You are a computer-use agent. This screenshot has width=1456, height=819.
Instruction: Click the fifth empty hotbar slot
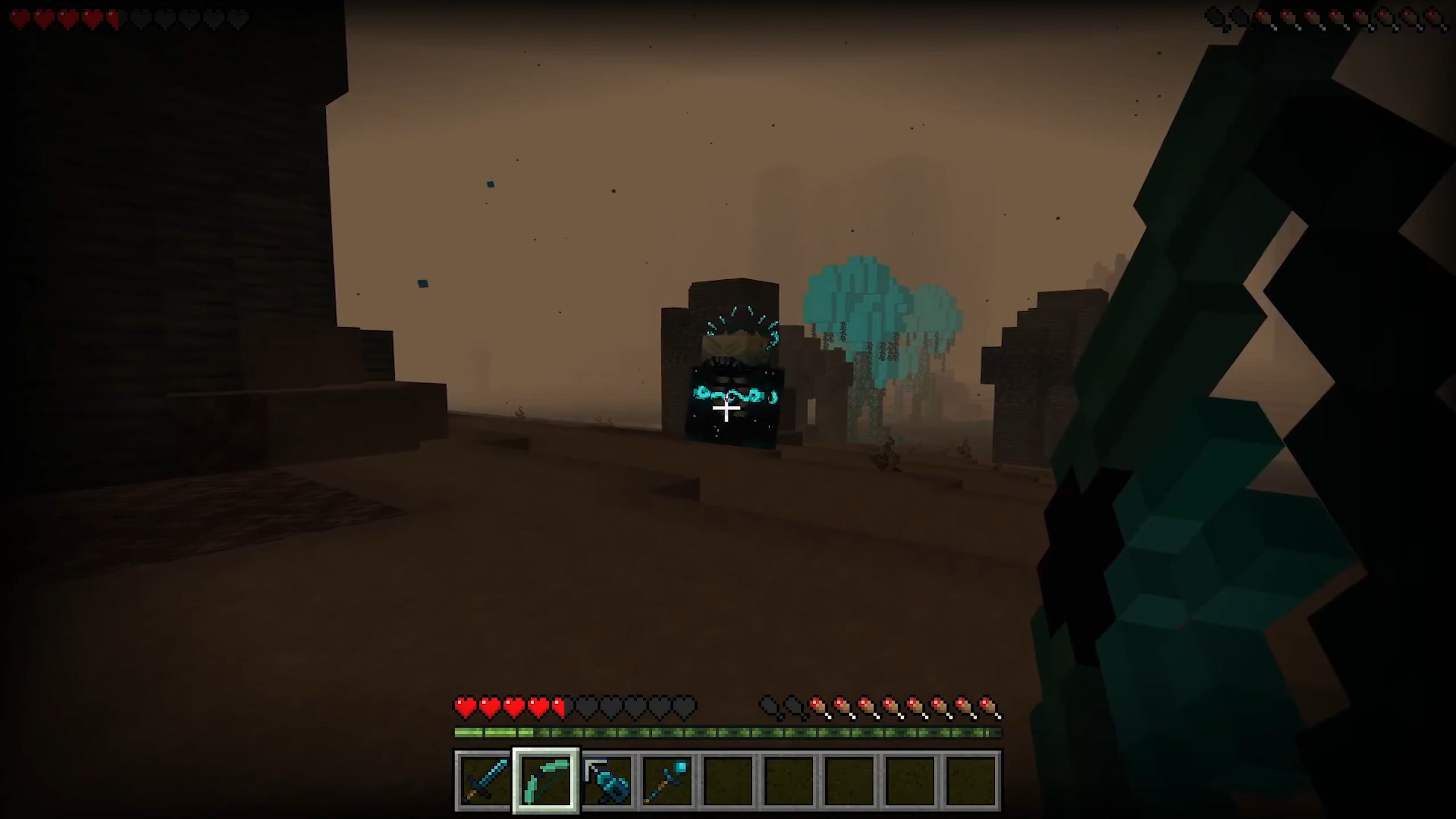[728, 777]
